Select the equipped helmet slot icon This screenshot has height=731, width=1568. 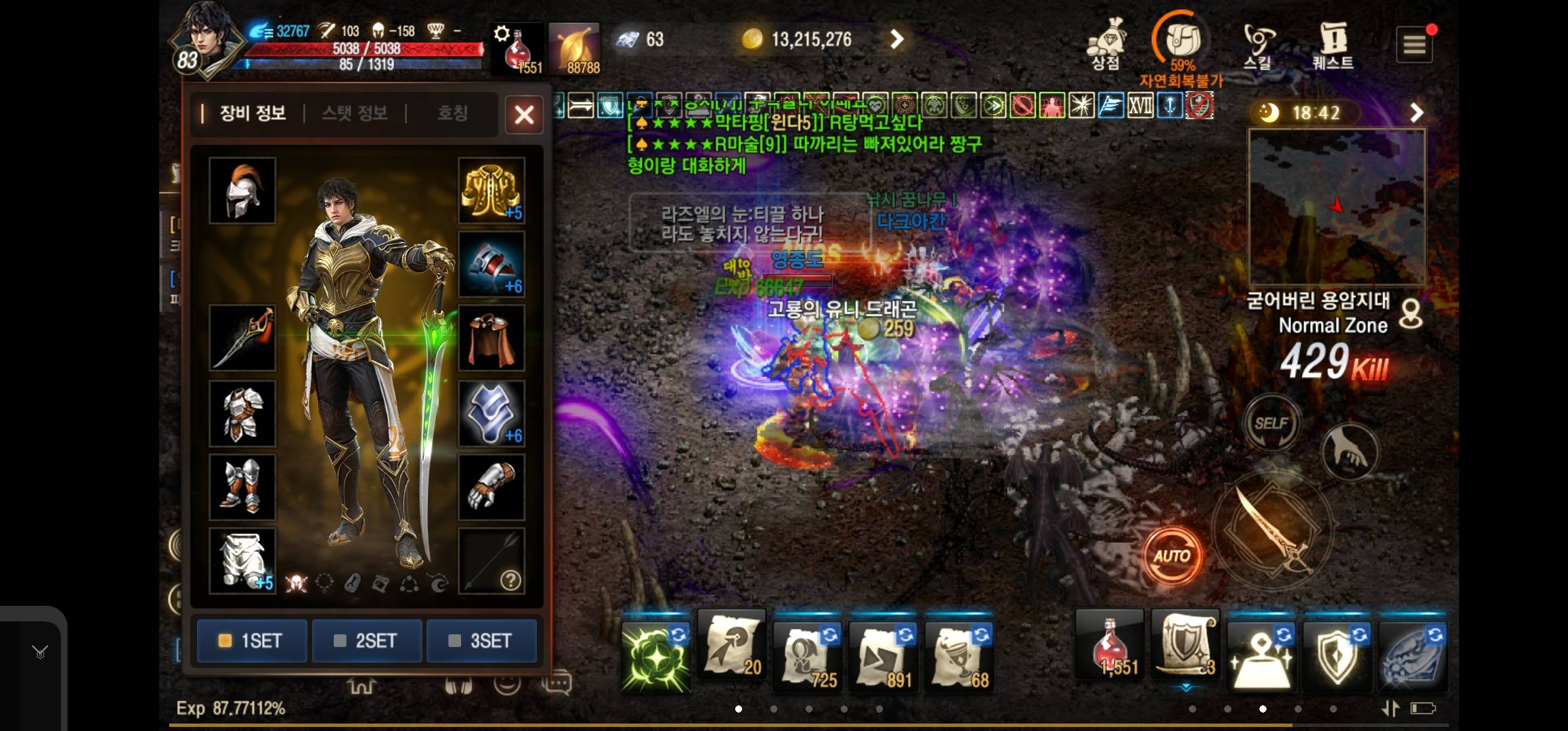point(242,190)
